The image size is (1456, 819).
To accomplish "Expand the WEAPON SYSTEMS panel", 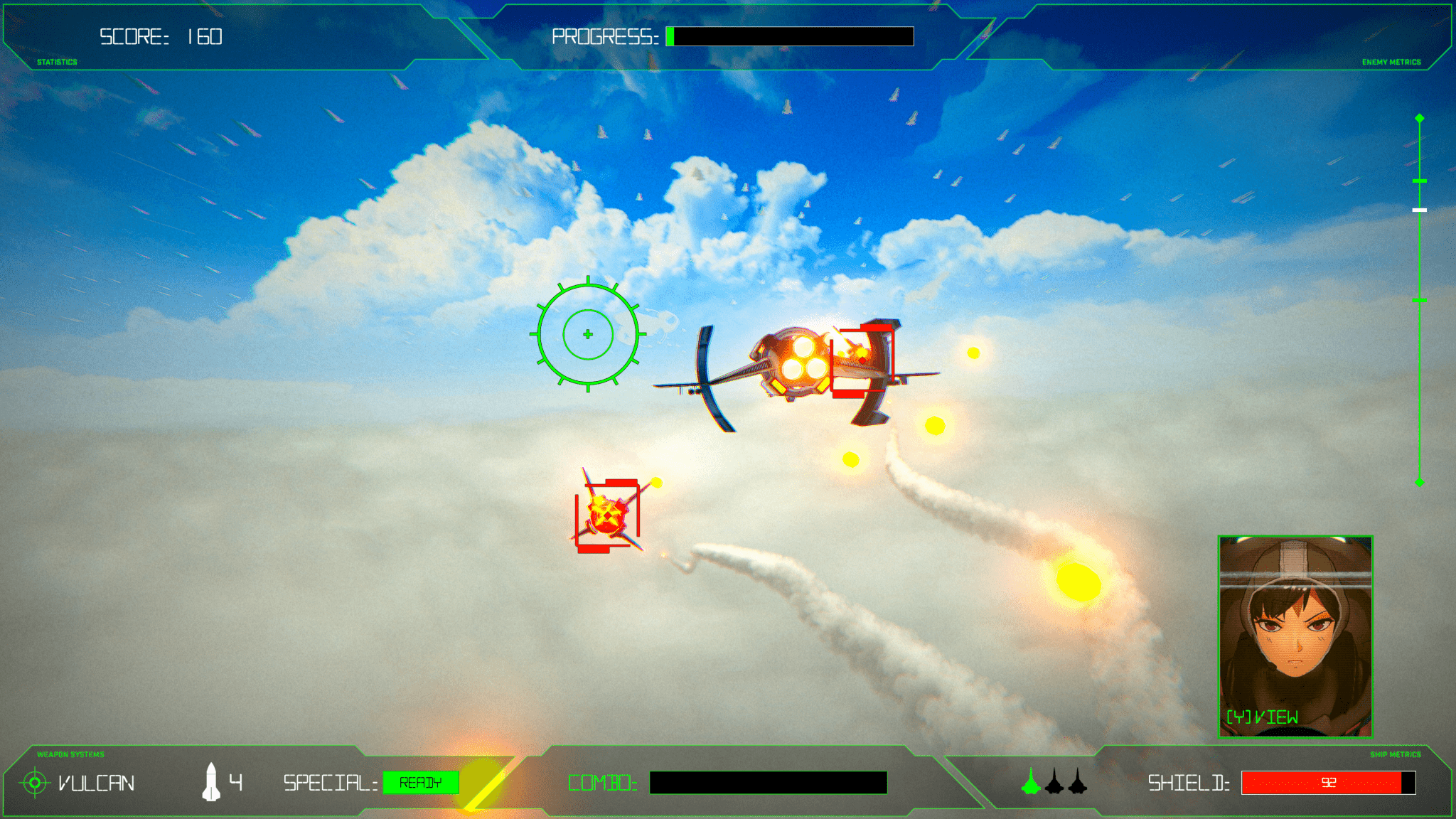I will pyautogui.click(x=70, y=754).
